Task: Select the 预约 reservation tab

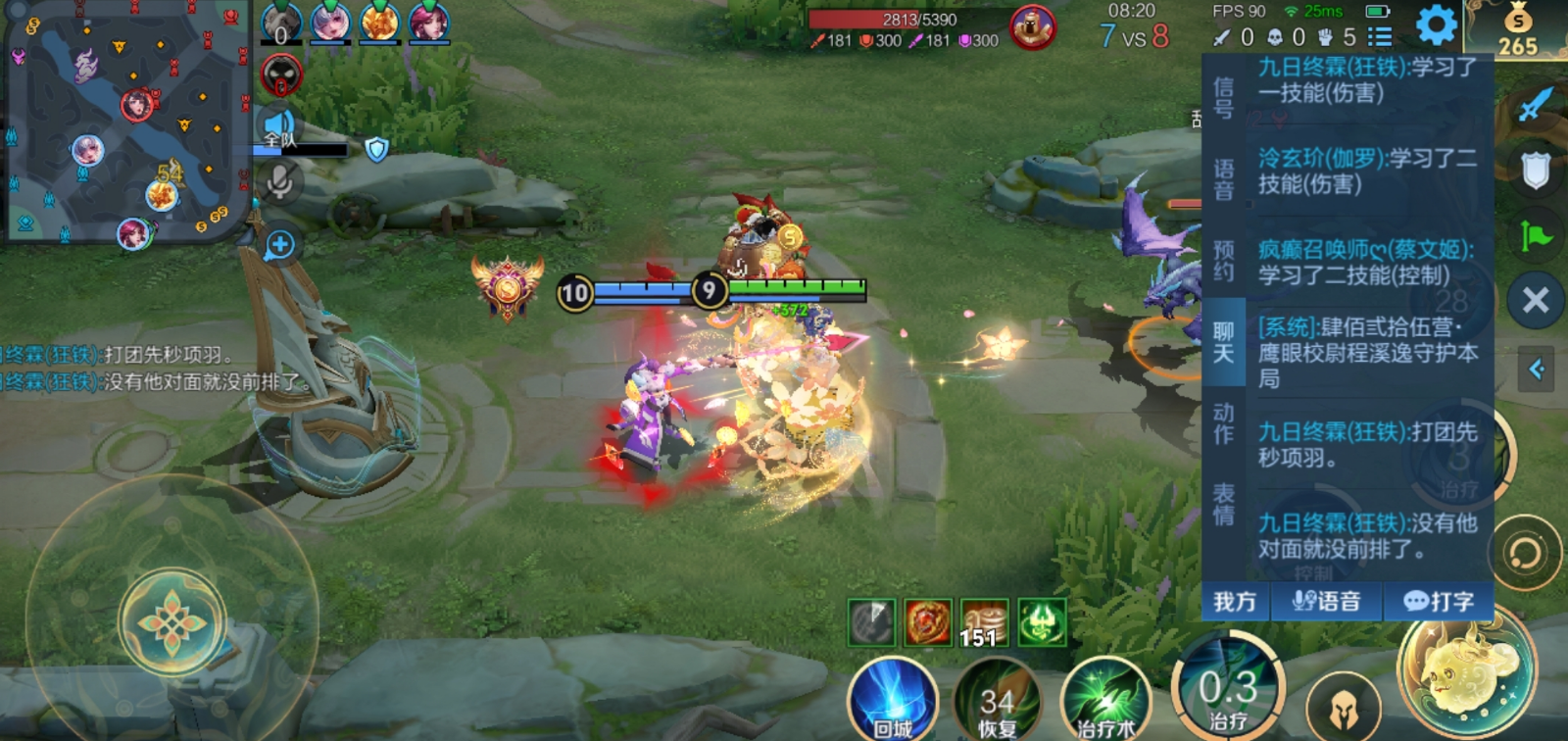Action: click(x=1224, y=261)
